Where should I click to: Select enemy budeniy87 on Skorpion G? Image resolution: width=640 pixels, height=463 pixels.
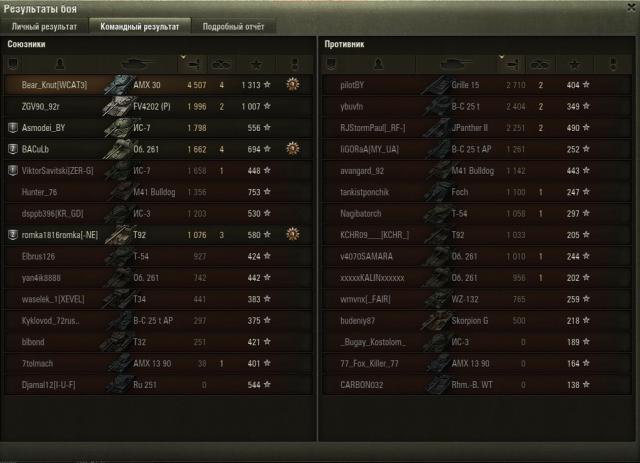(357, 320)
